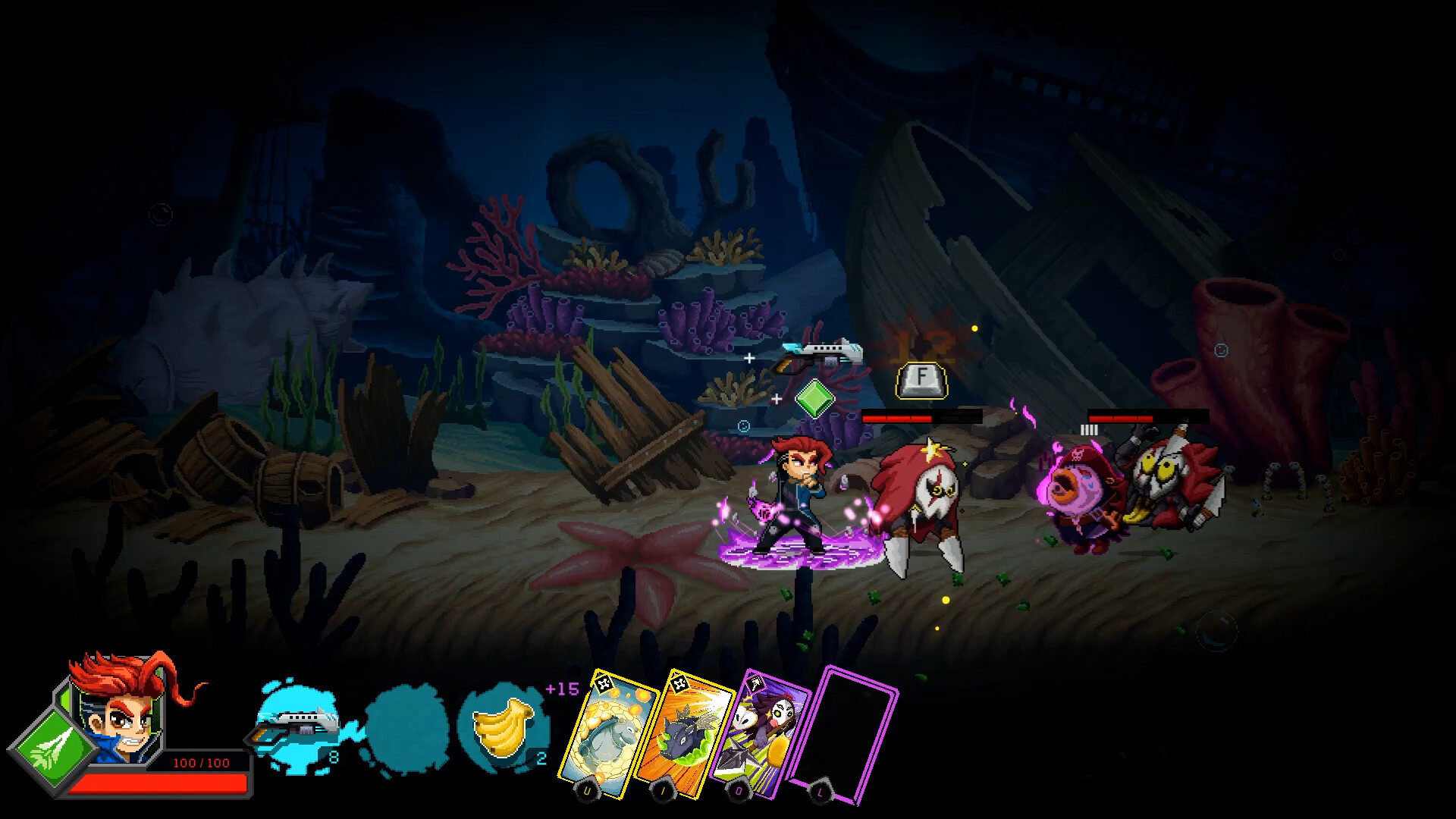Click the floating ray gun pickup
Viewport: 1456px width, 819px height.
point(819,355)
